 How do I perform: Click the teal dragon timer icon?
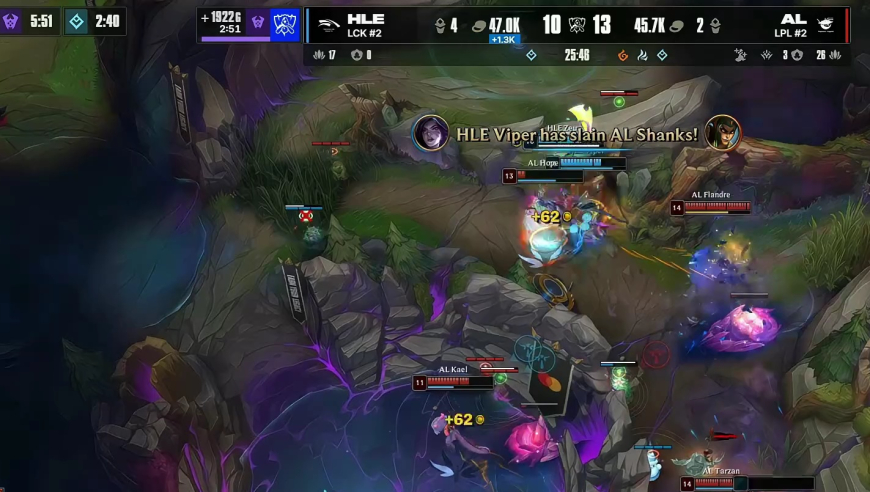tap(77, 21)
